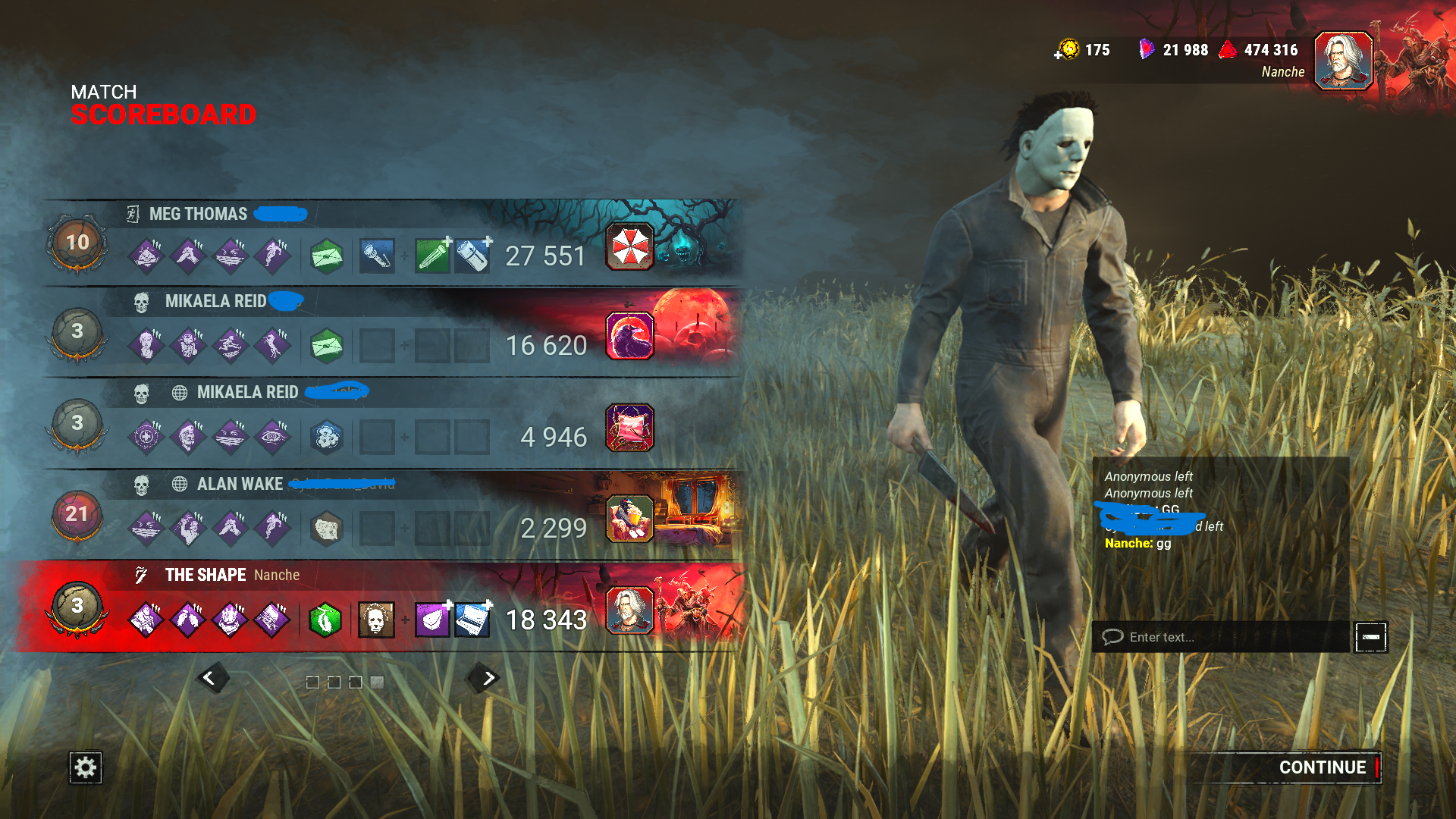Click the golden Auric Cells coin icon
The width and height of the screenshot is (1456, 819).
pos(1070,50)
